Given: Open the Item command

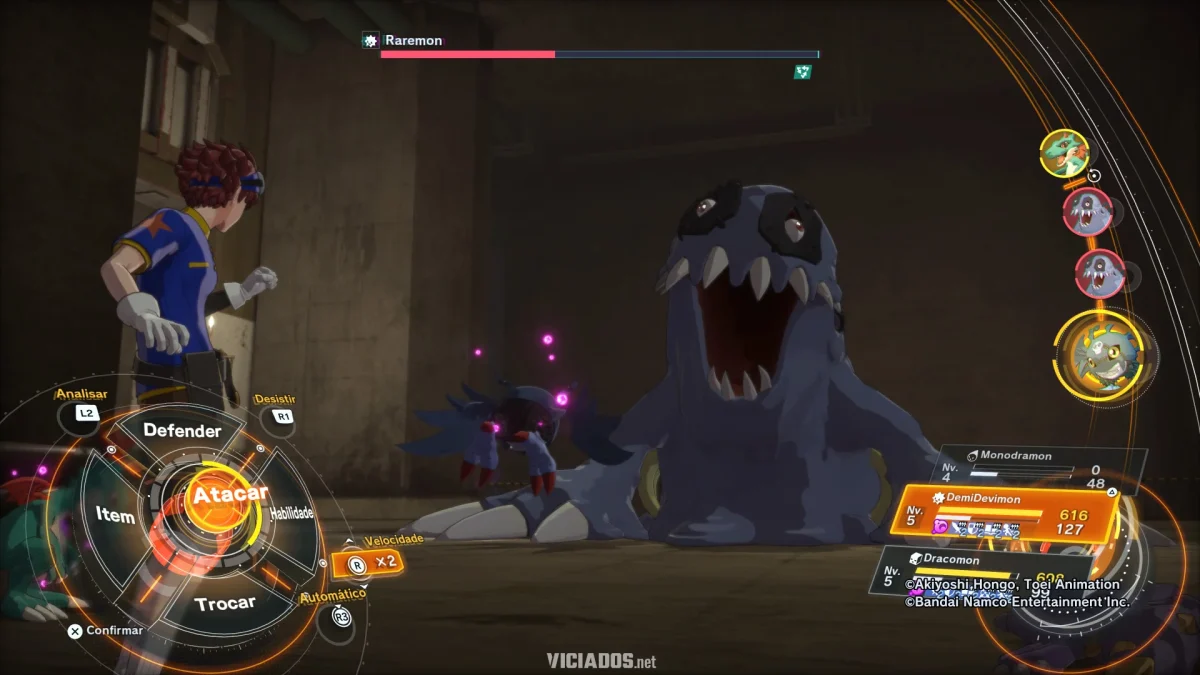Looking at the screenshot, I should point(115,516).
